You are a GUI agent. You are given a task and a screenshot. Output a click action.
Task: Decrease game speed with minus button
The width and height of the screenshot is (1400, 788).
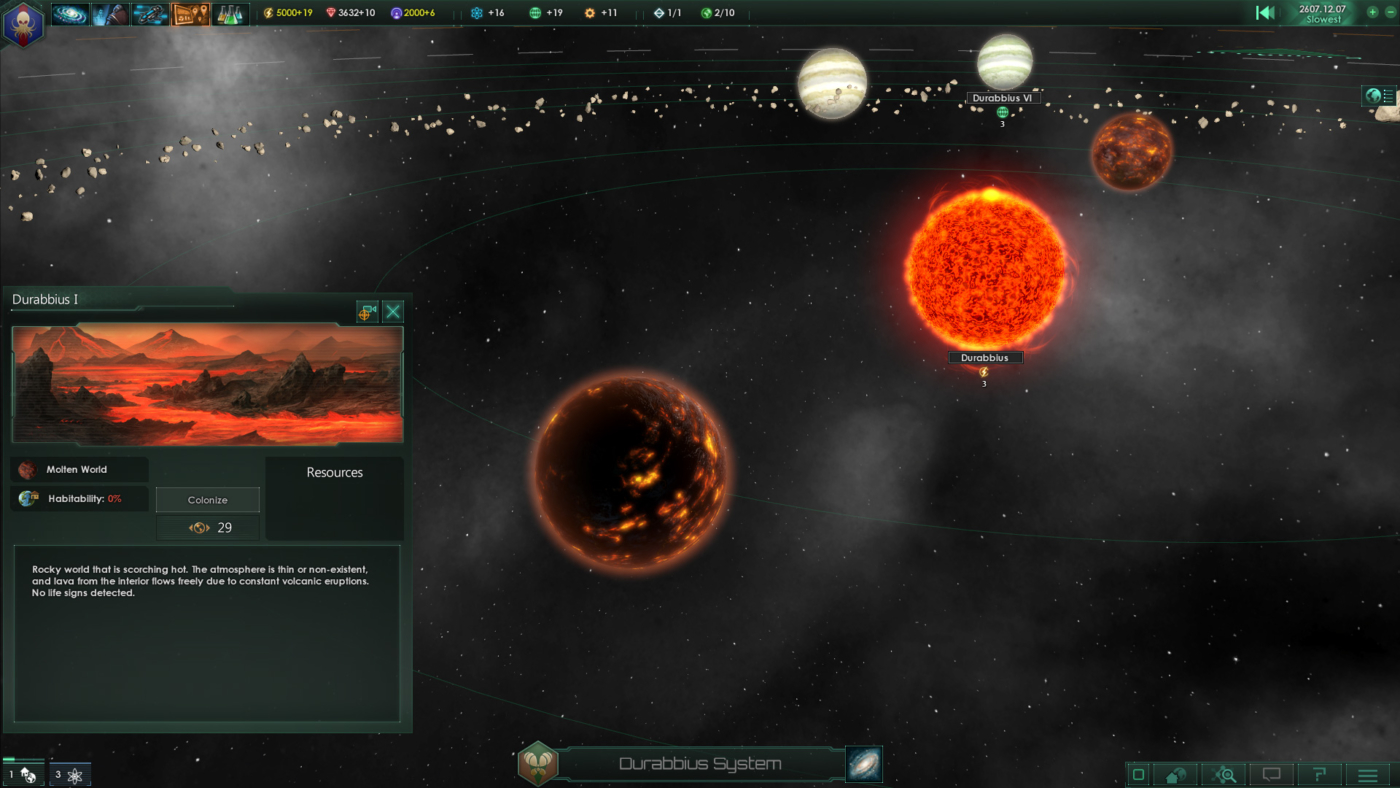[x=1390, y=12]
